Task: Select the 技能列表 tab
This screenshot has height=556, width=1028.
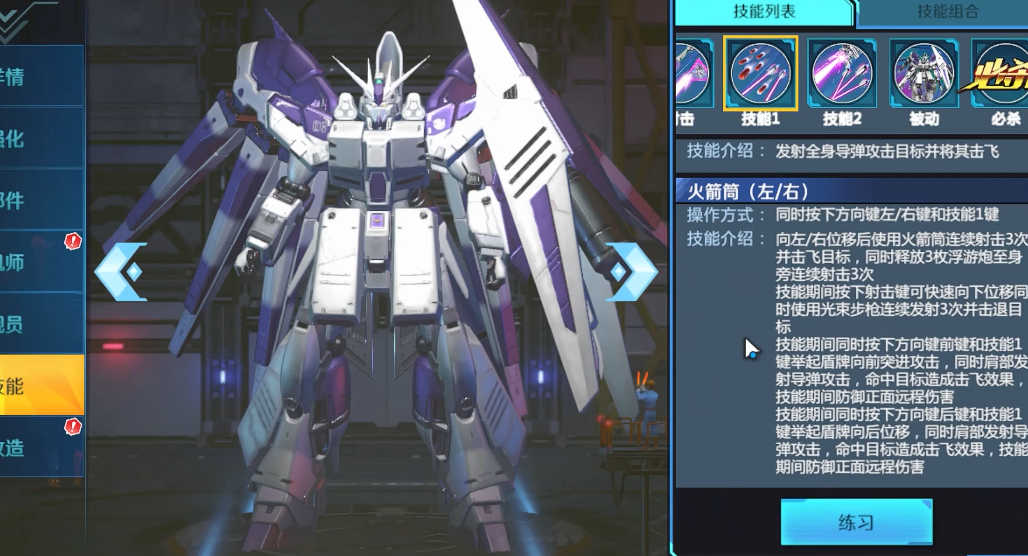Action: click(x=763, y=13)
